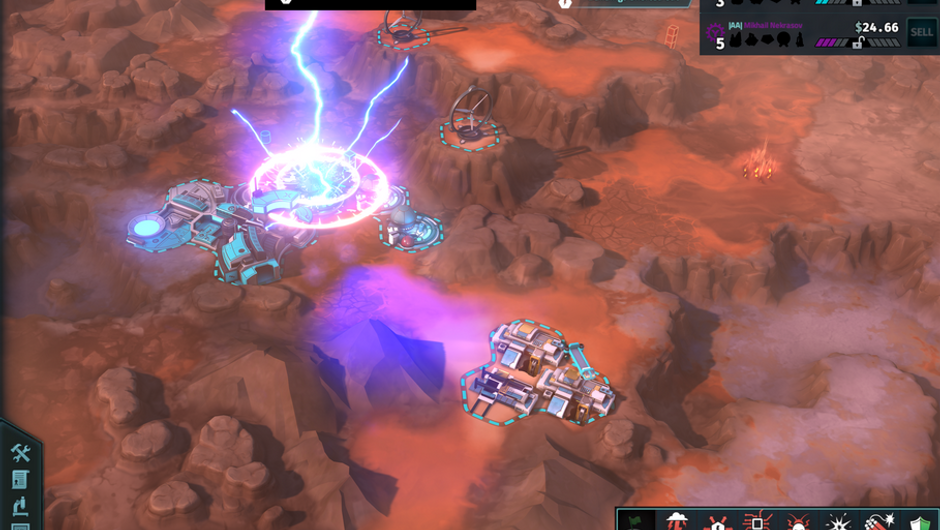Image resolution: width=940 pixels, height=530 pixels.
Task: Select the green flag claim tool
Action: click(634, 521)
